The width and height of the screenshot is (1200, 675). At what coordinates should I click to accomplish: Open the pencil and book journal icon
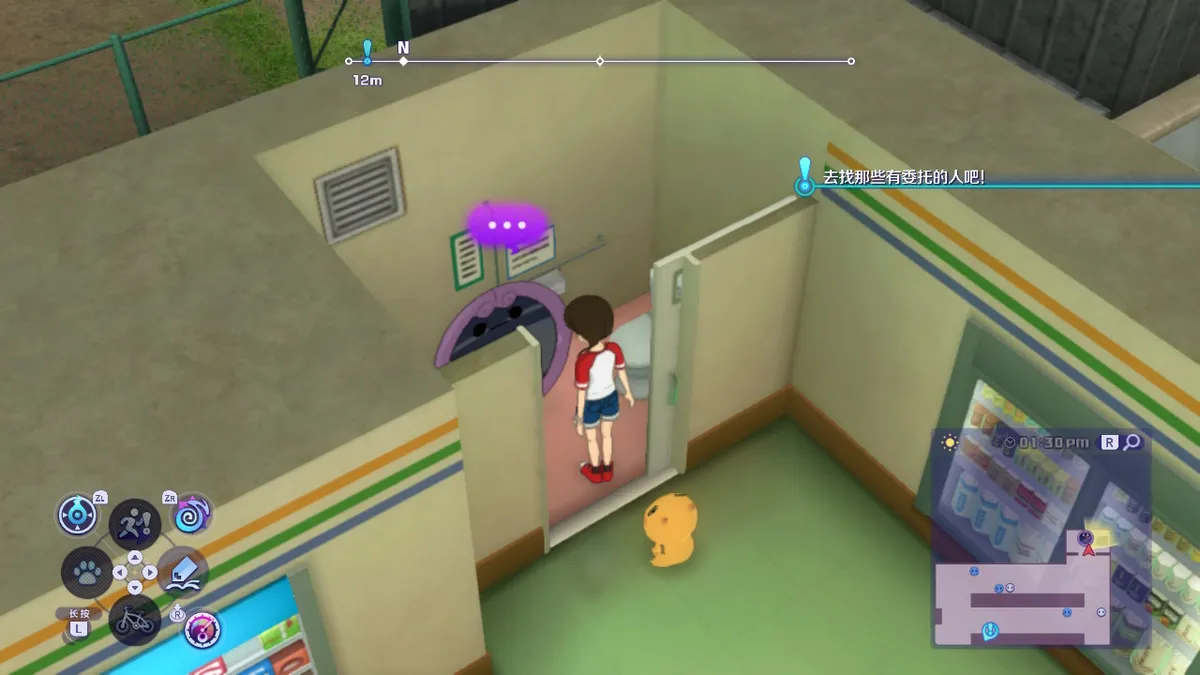pos(183,572)
